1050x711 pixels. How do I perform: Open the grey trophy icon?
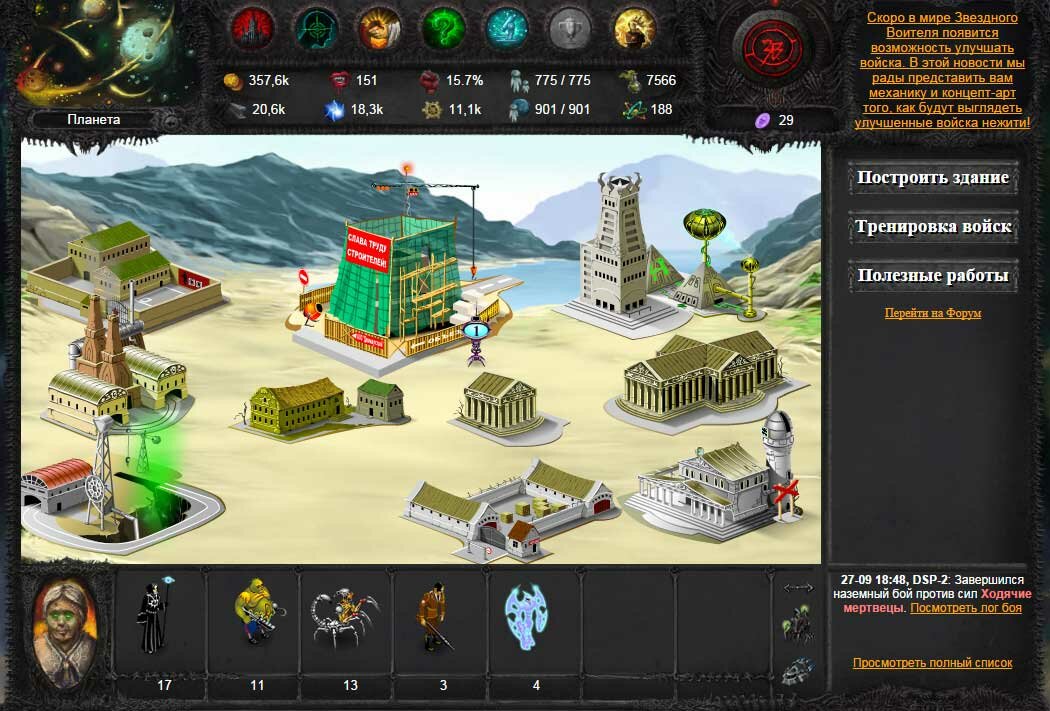tap(570, 29)
